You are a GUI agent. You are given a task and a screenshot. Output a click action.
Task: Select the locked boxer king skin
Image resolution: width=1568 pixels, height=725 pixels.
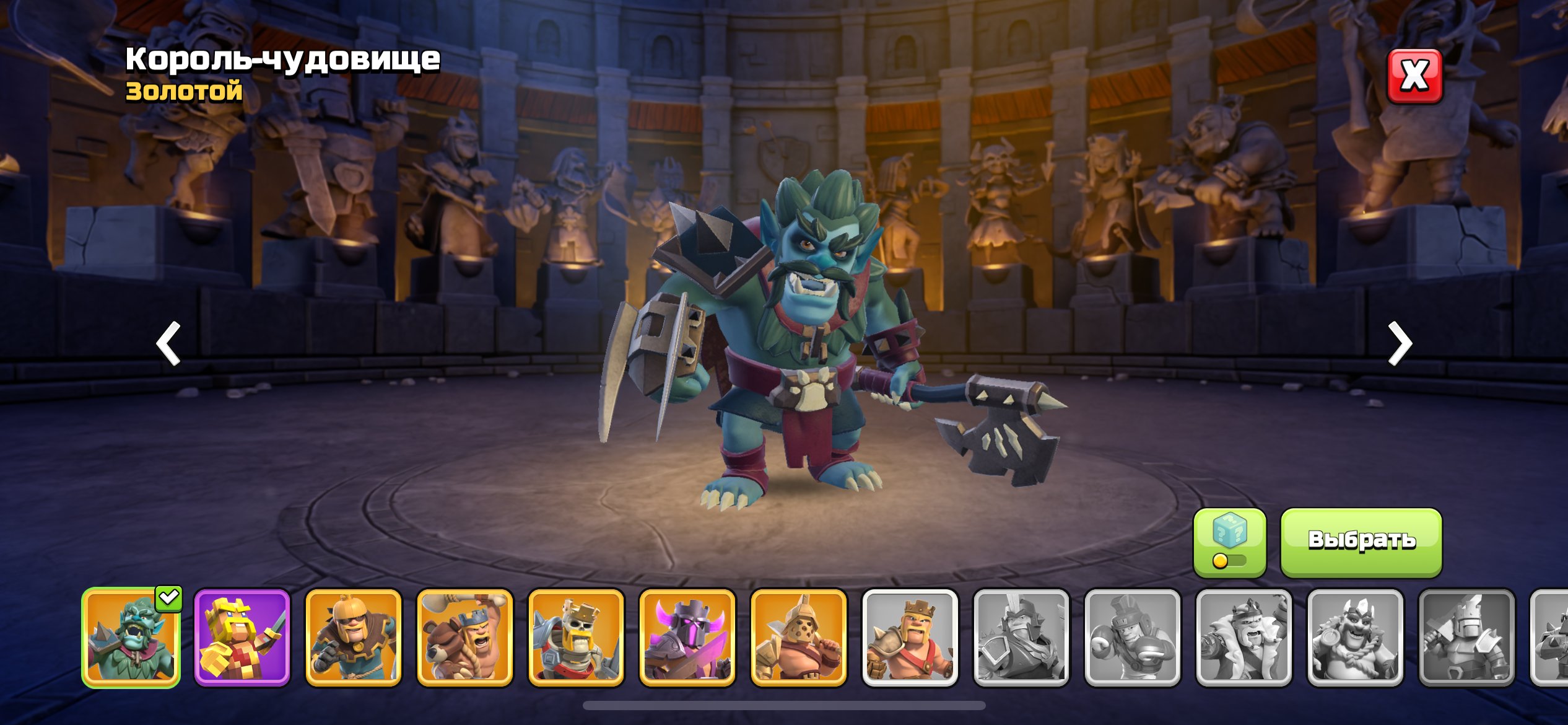point(1133,638)
